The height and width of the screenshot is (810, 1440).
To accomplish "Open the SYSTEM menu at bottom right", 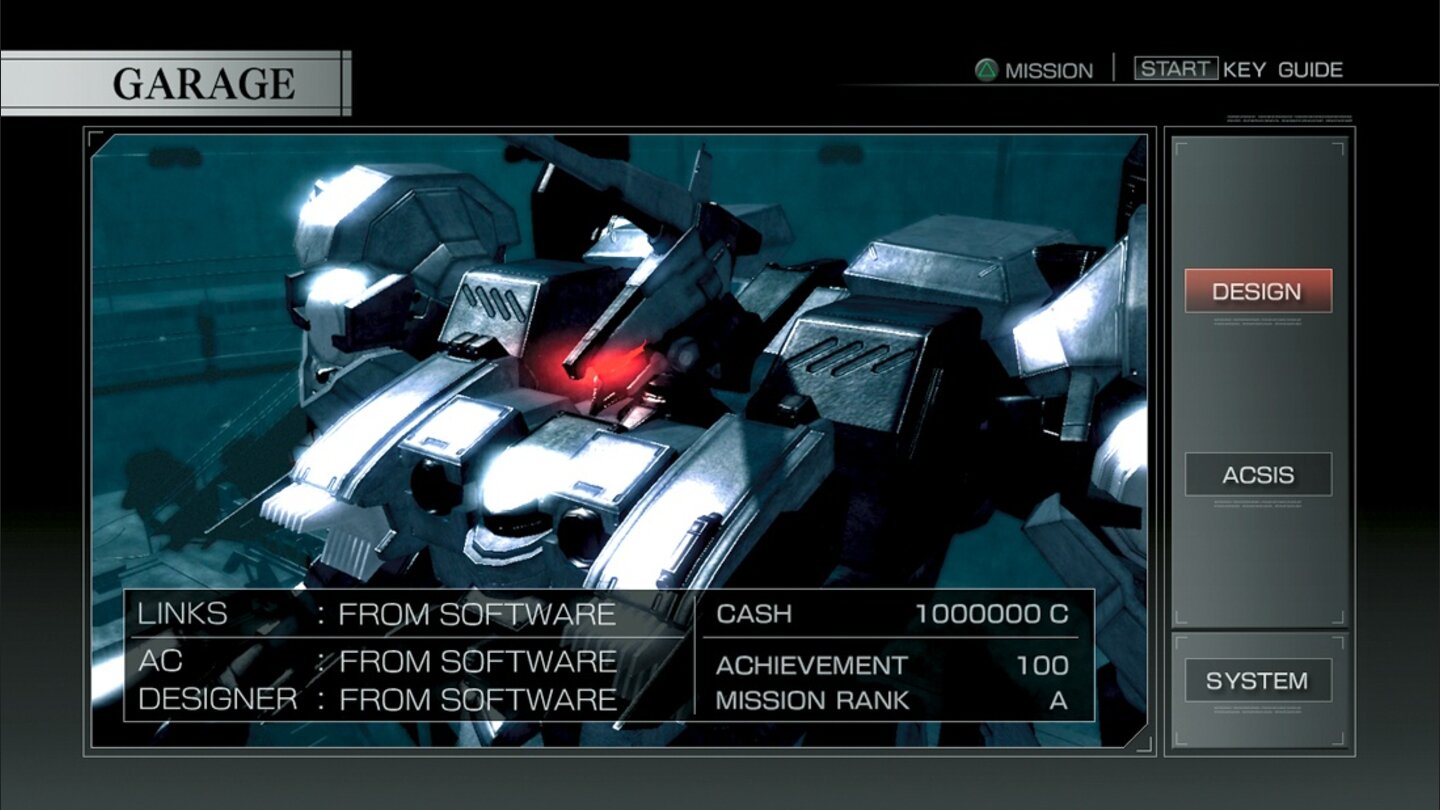I will point(1258,680).
